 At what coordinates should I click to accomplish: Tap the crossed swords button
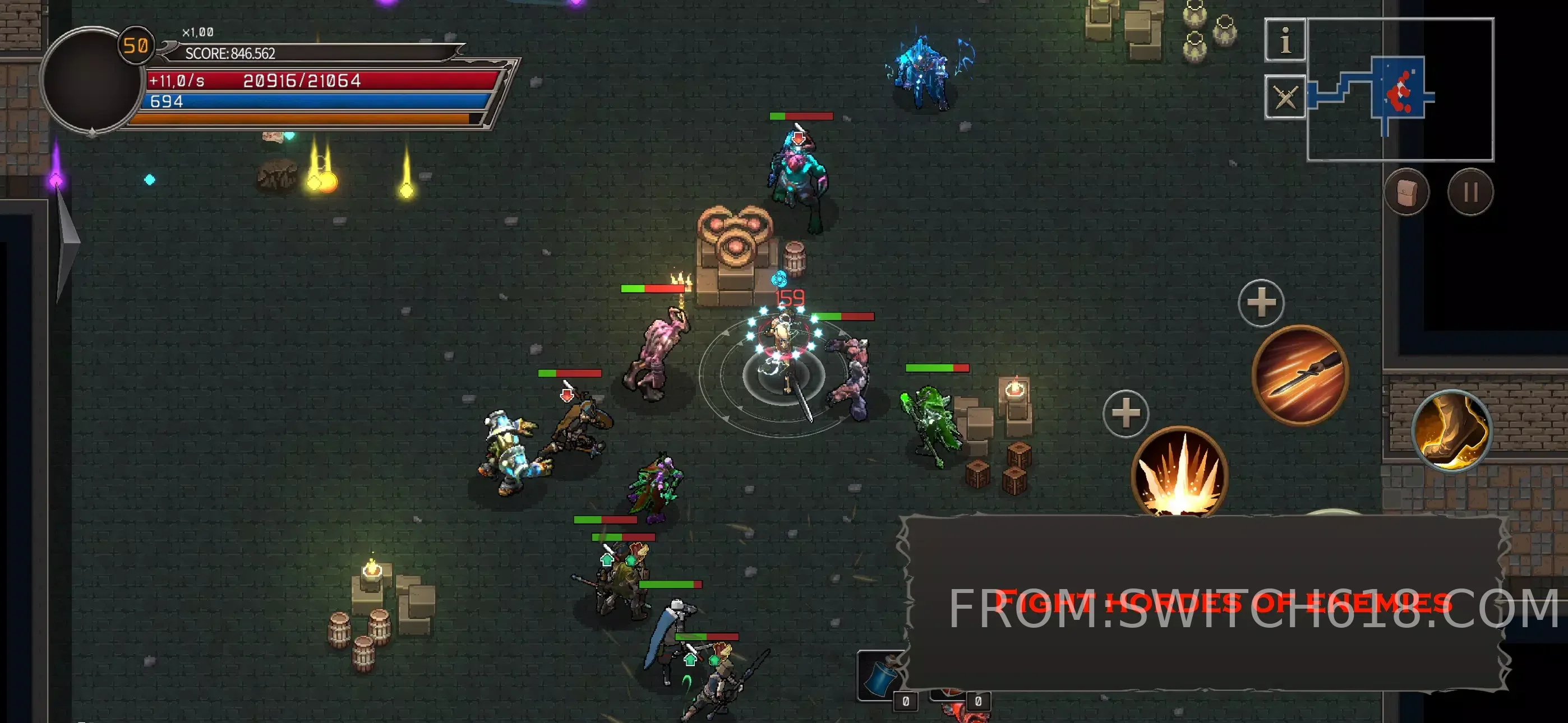(1284, 97)
